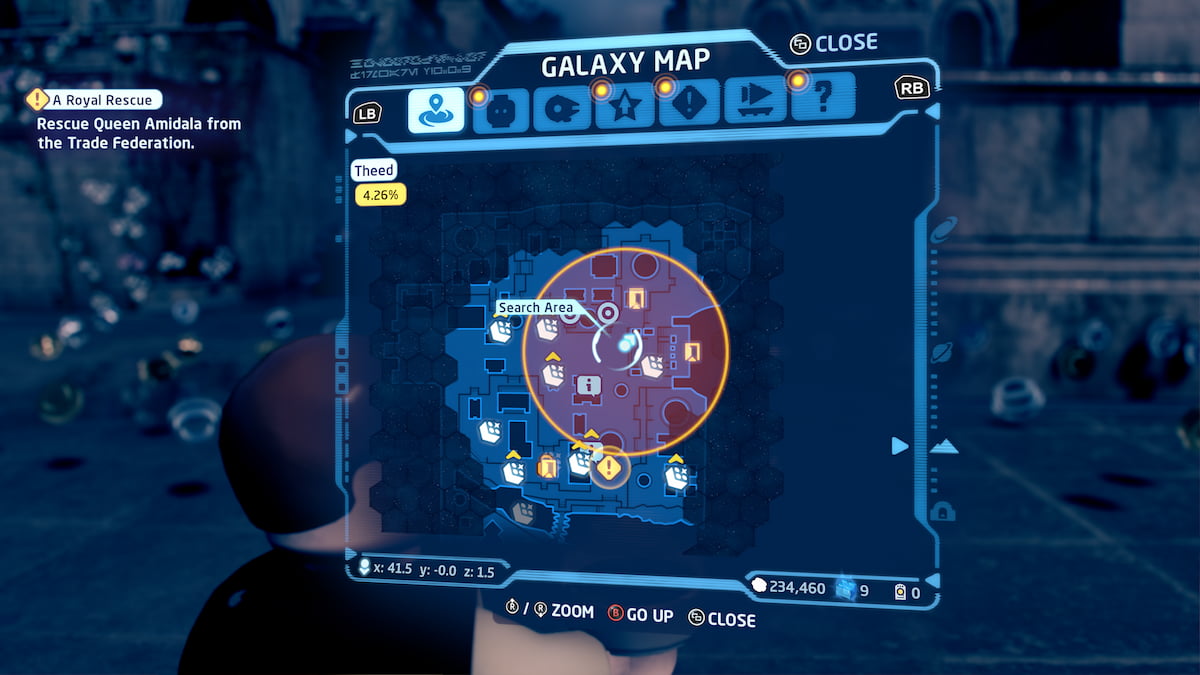Viewport: 1200px width, 675px height.
Task: Click the orange quest exclamation map marker
Action: click(609, 467)
